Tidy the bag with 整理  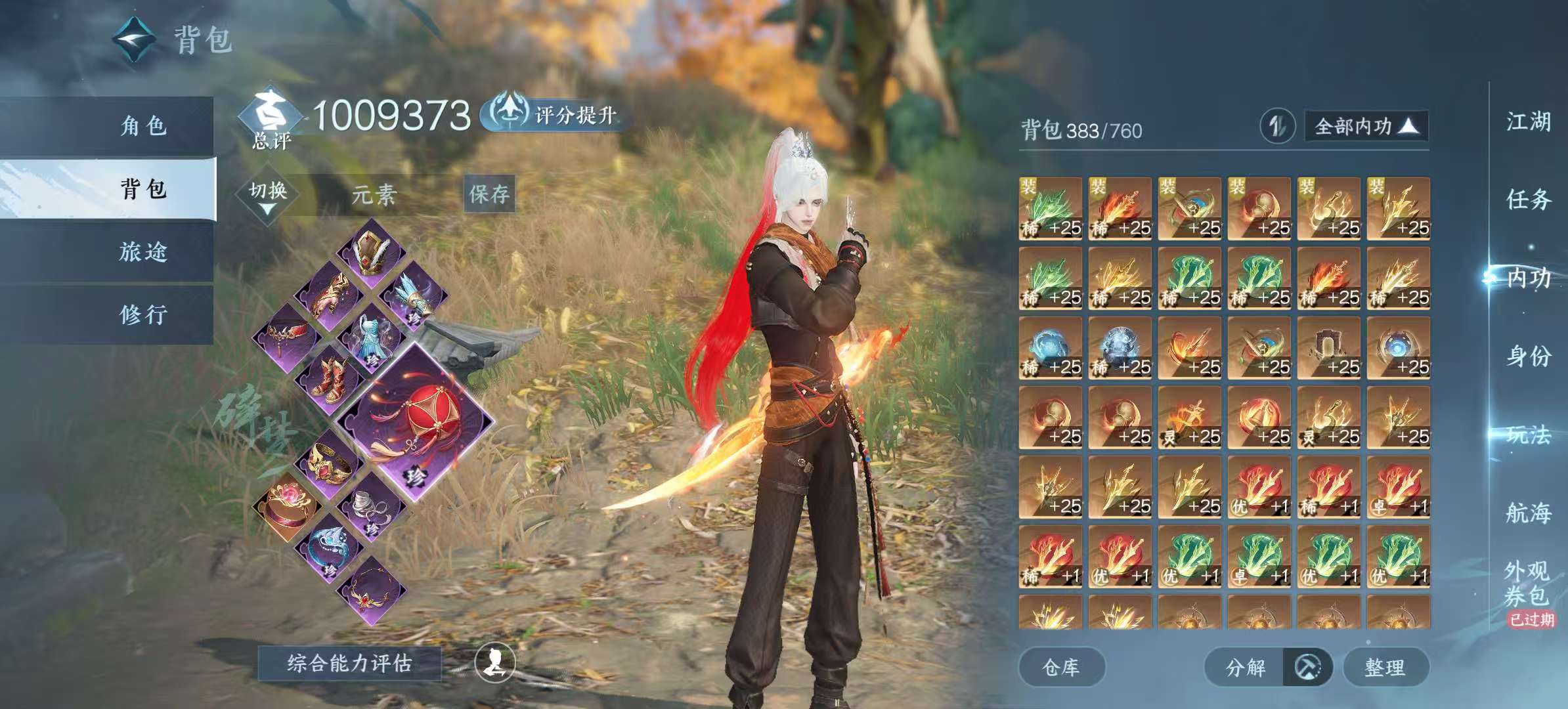[1385, 668]
